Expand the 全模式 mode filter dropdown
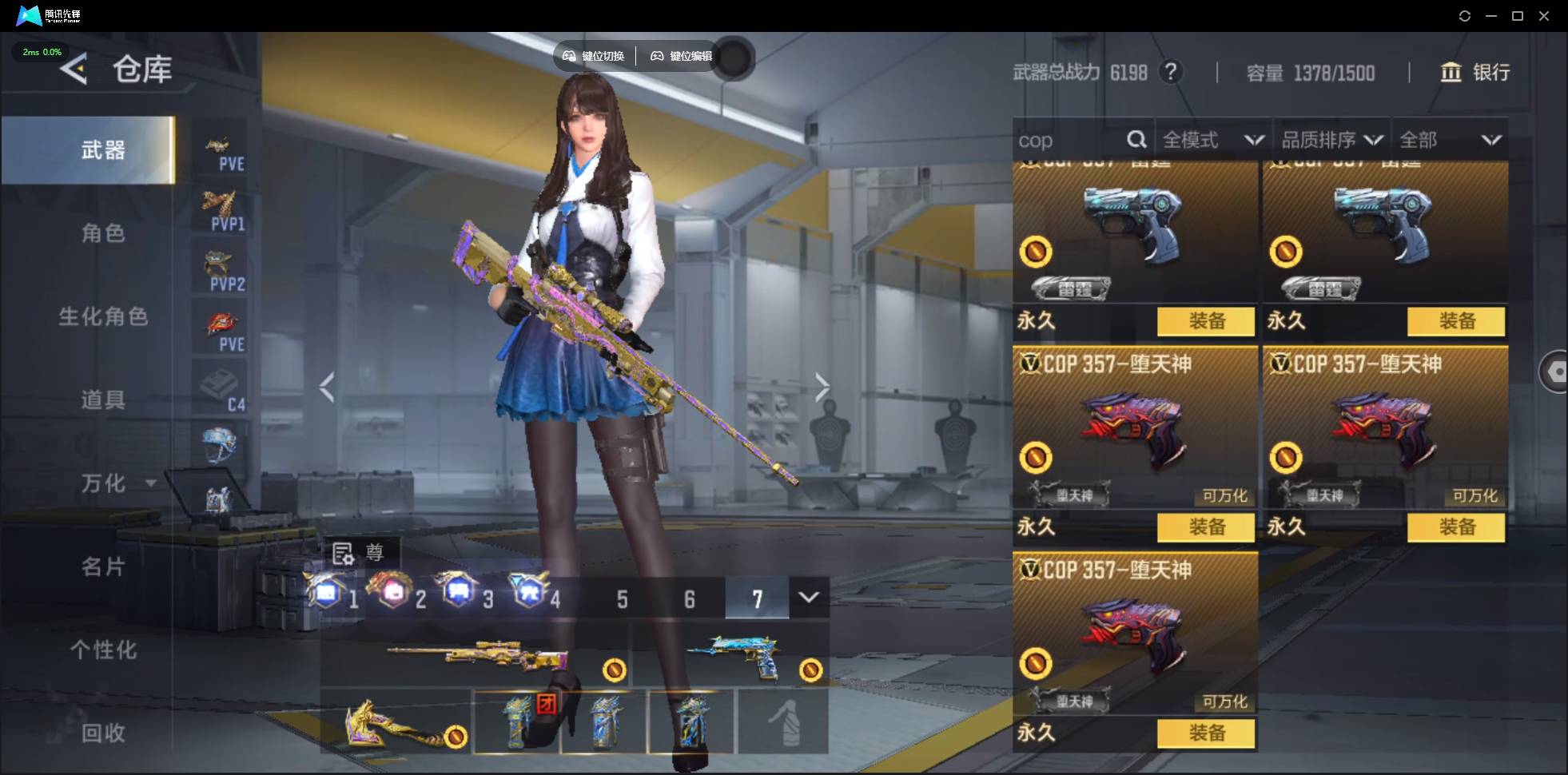This screenshot has width=1568, height=775. [x=1212, y=141]
